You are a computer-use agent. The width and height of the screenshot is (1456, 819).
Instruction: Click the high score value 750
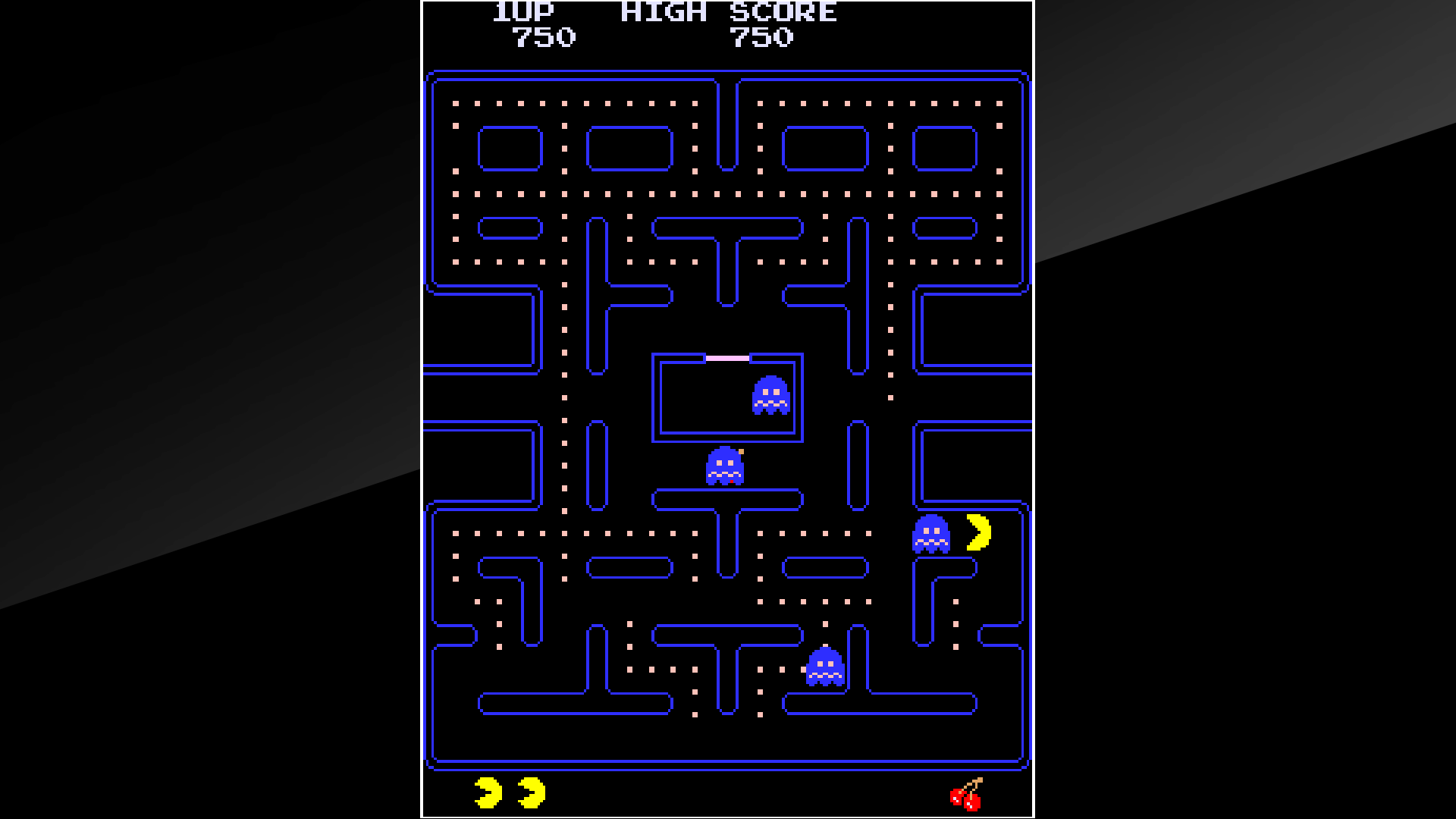pyautogui.click(x=761, y=35)
